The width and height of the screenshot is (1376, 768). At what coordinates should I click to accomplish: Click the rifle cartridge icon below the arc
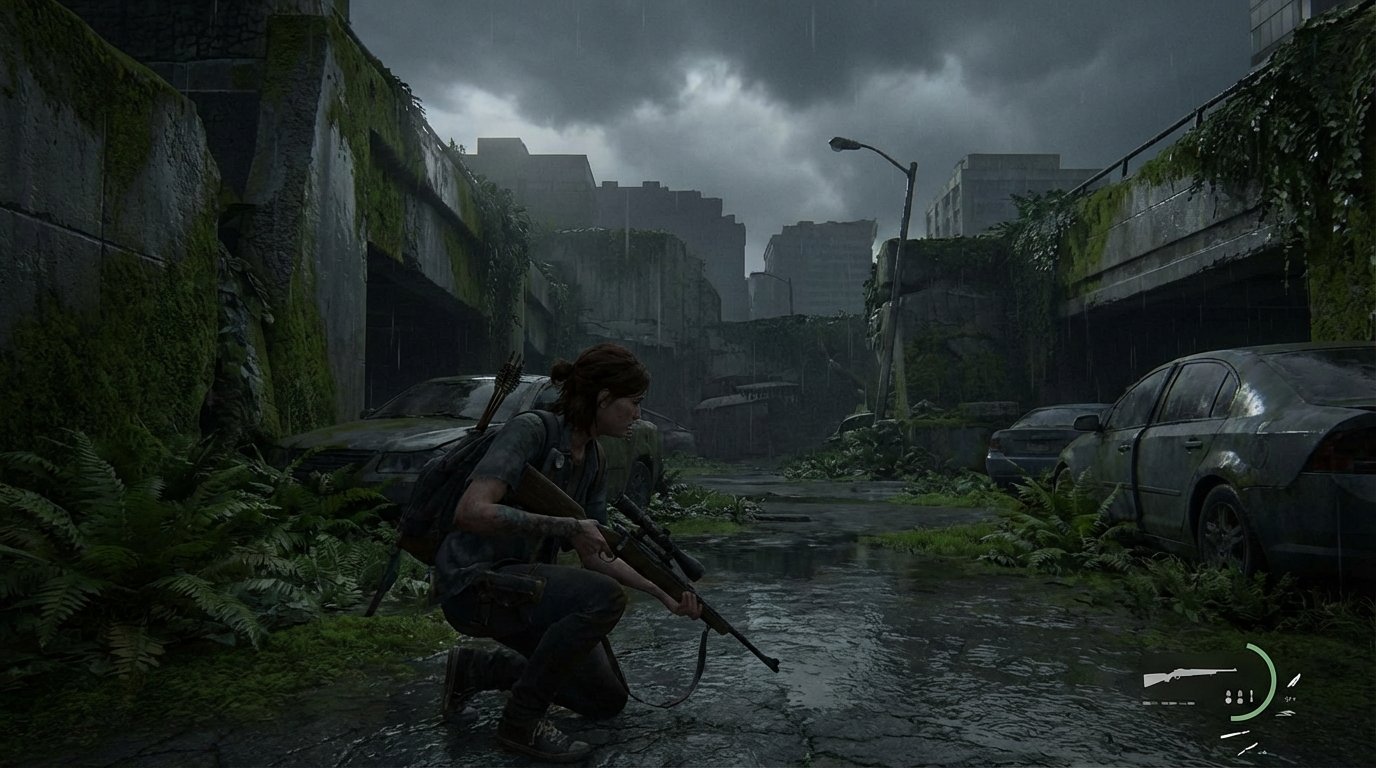point(1234,734)
